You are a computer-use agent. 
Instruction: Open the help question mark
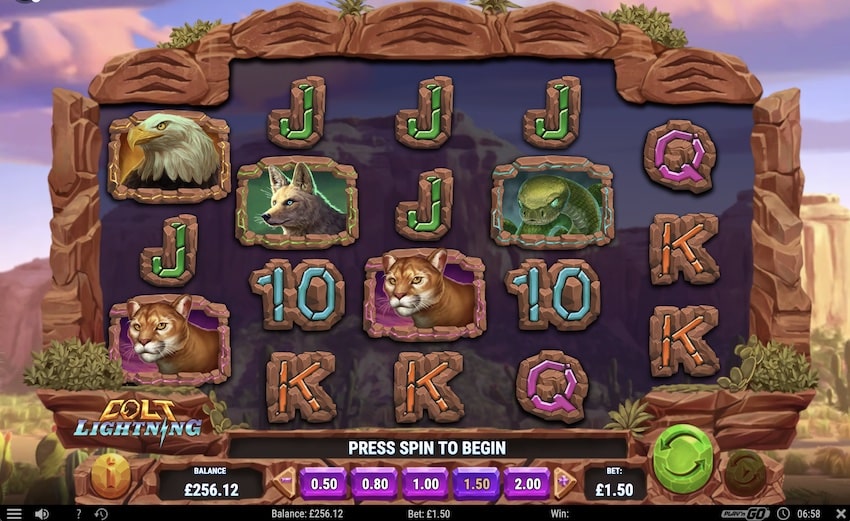78,513
